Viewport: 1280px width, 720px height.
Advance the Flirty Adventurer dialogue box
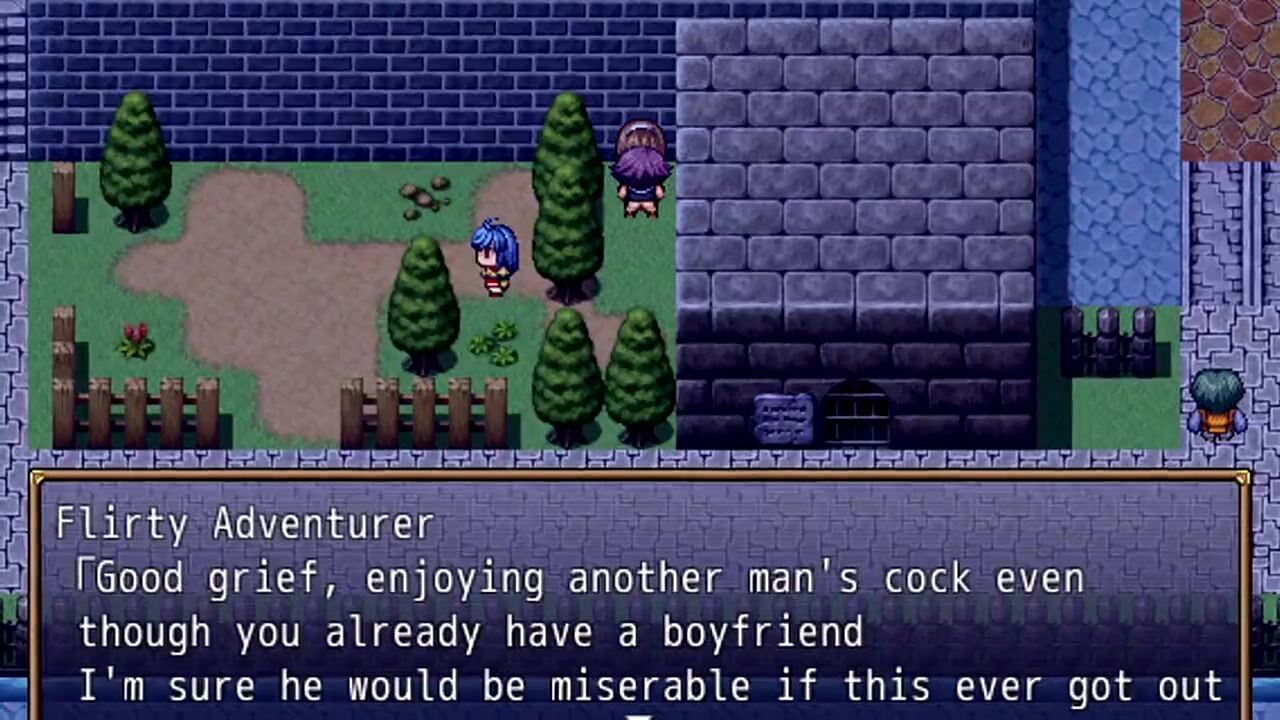point(640,600)
